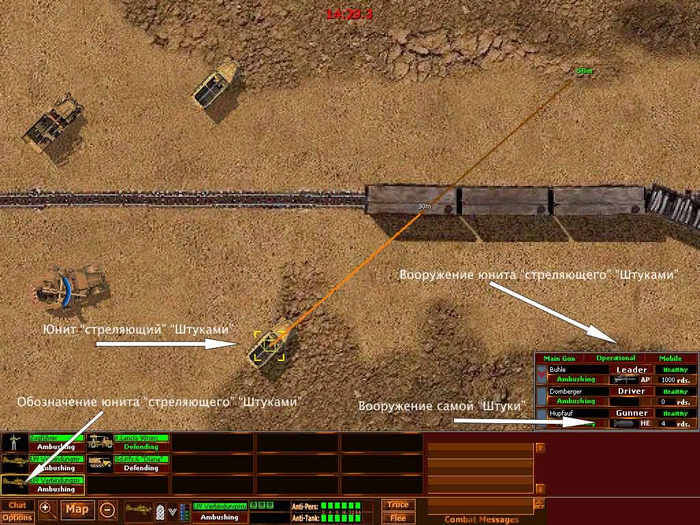700x525 pixels.
Task: Zoom in with the plus magnifier
Action: click(46, 510)
